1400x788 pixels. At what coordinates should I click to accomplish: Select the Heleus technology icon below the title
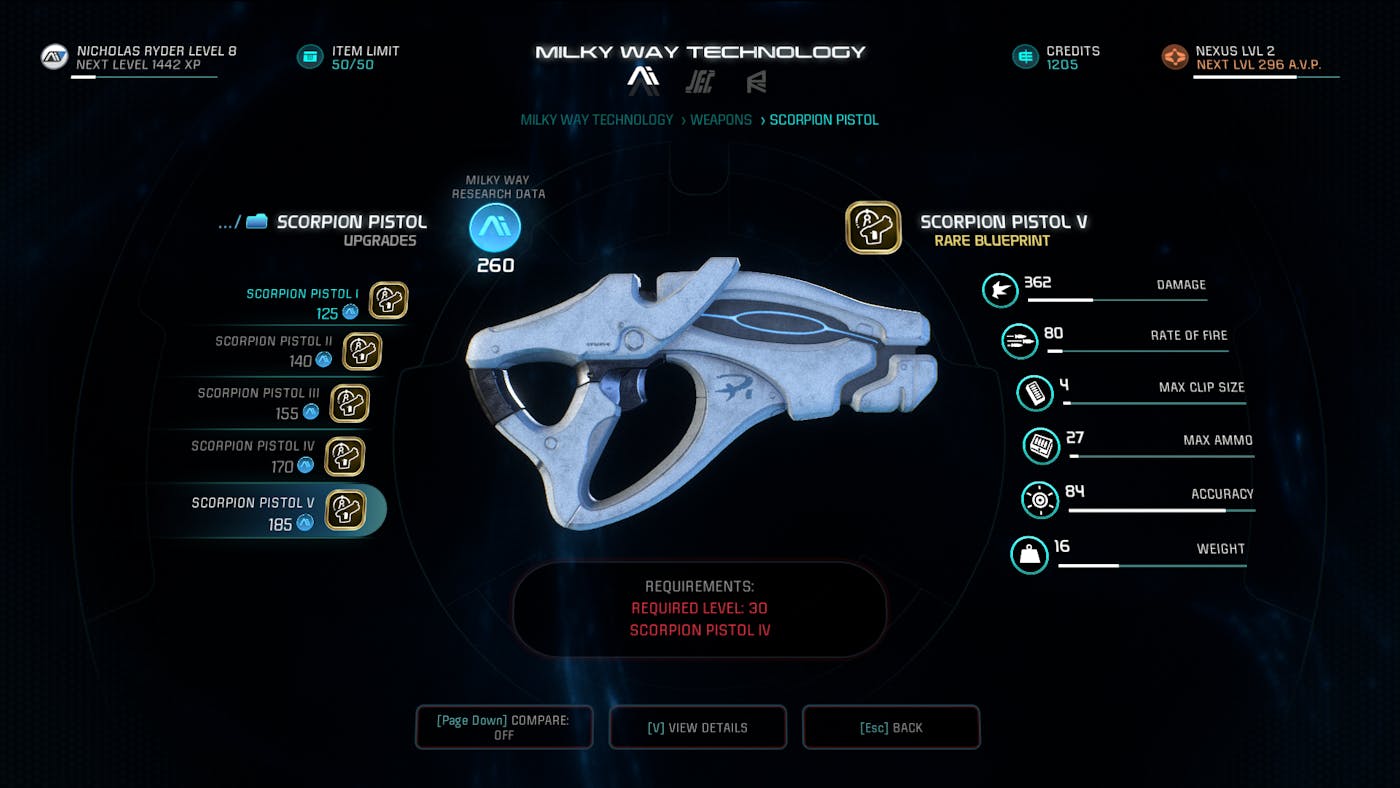pos(701,82)
